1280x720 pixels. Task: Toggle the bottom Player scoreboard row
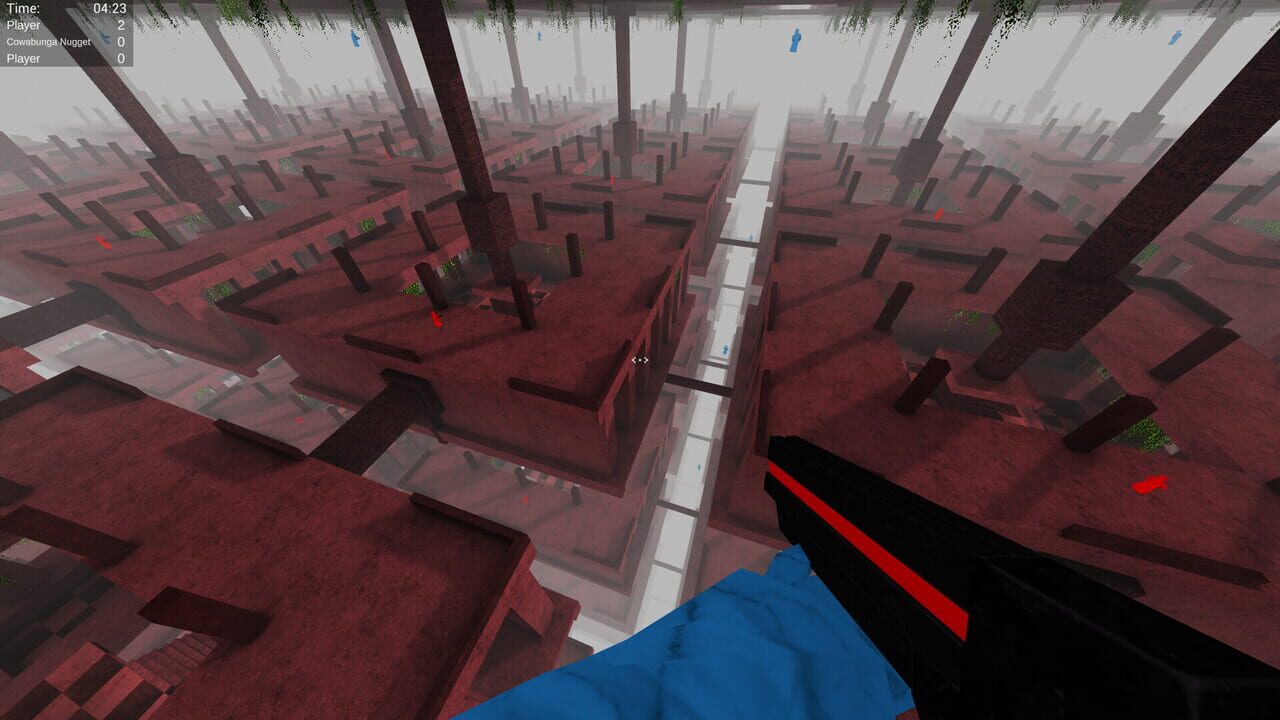pyautogui.click(x=25, y=58)
